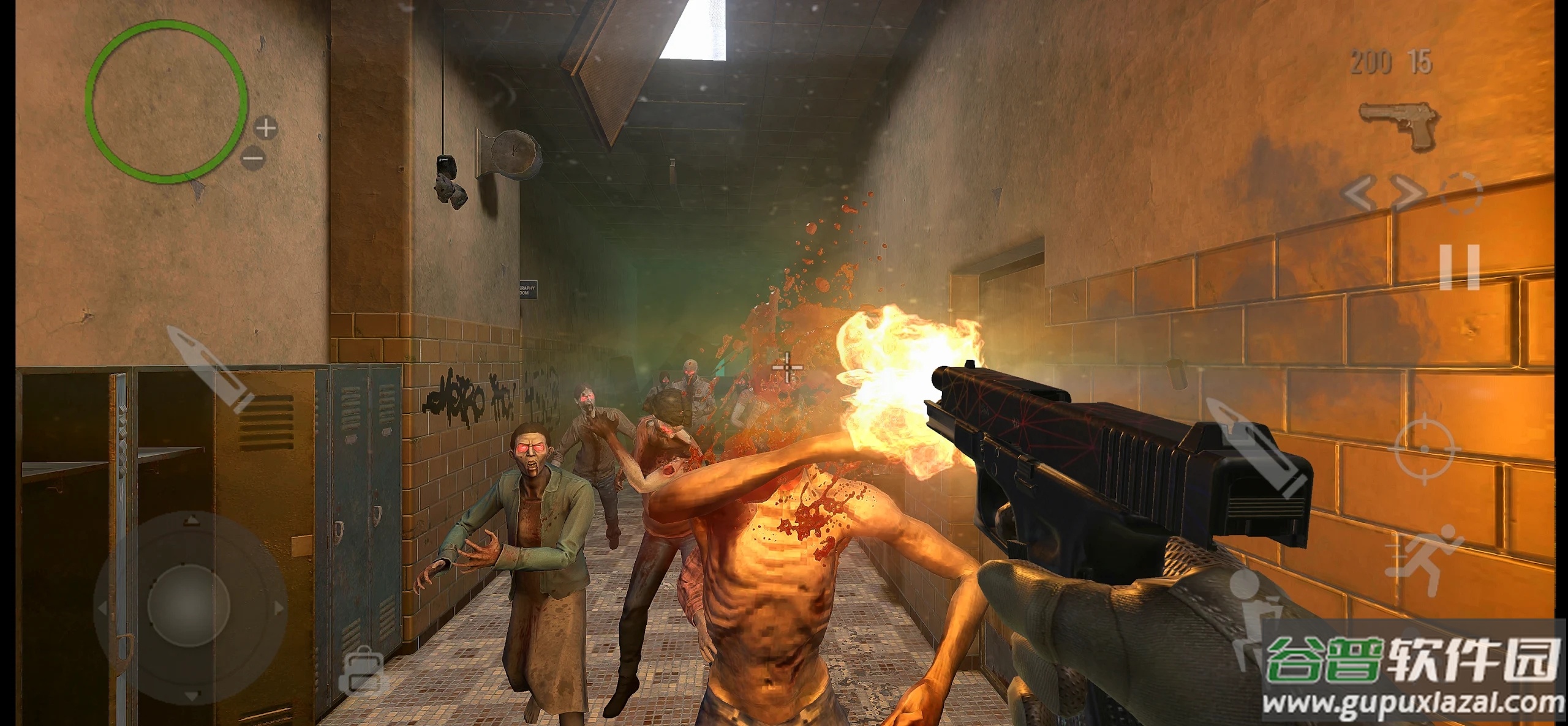Zoom in the radar with the plus button
The width and height of the screenshot is (1568, 726).
coord(266,128)
